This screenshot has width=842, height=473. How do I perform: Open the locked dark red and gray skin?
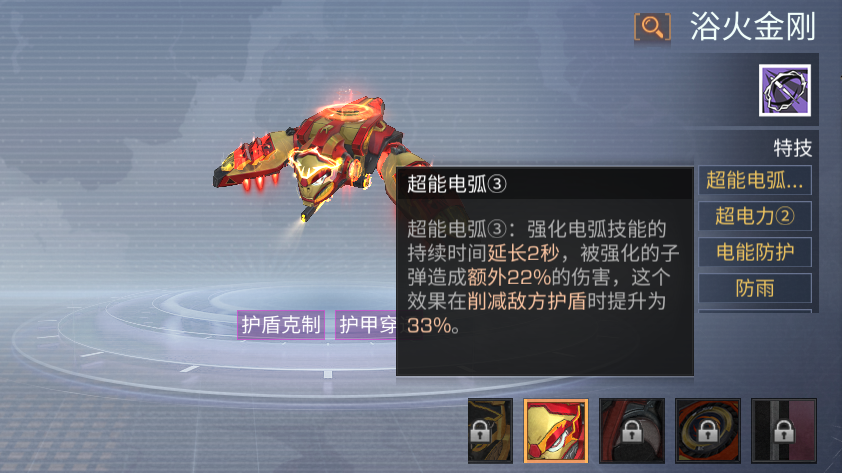pyautogui.click(x=632, y=431)
